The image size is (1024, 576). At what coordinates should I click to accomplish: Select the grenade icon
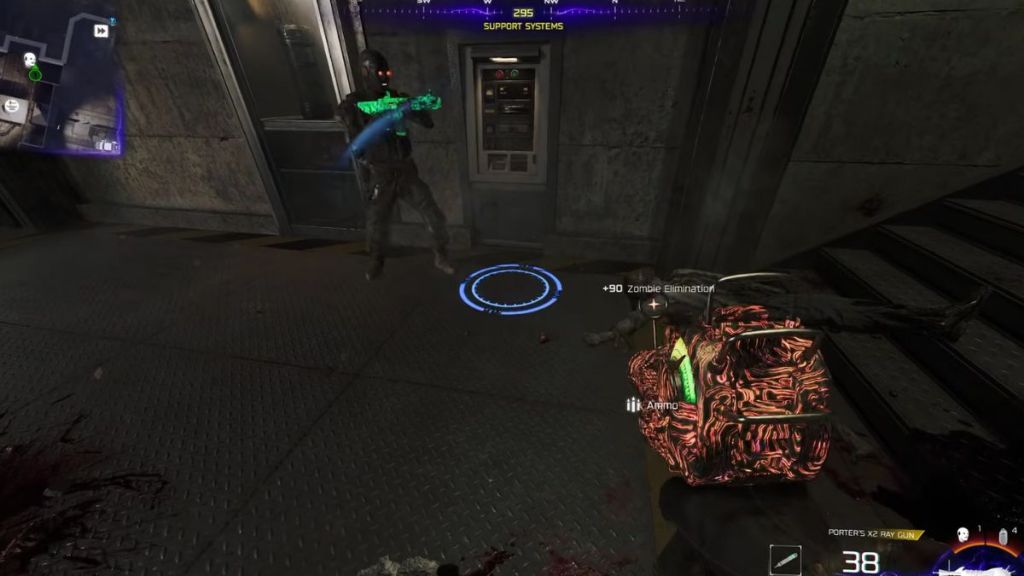coord(1001,536)
